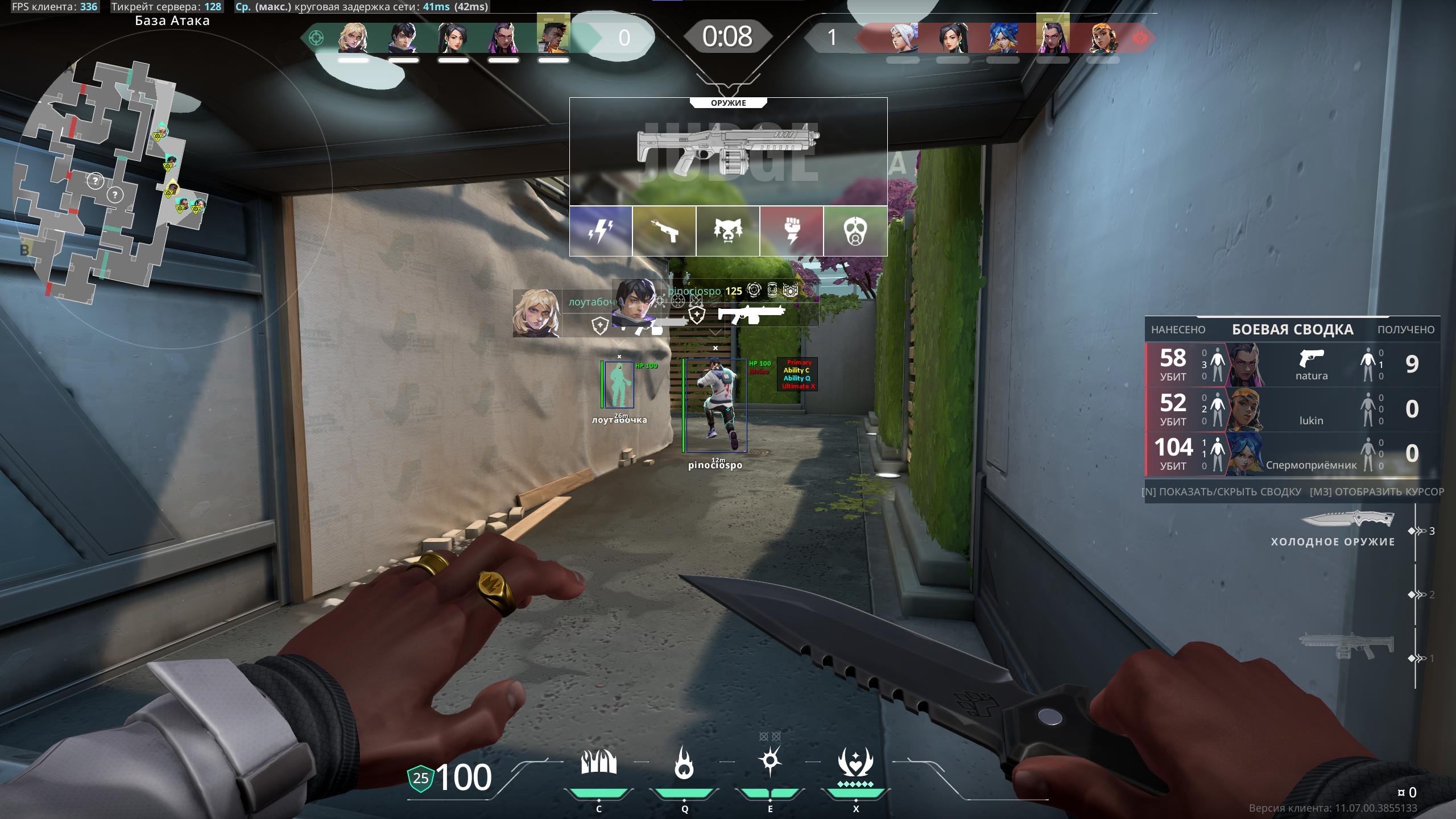Use the Curveball flash ability (E)
This screenshot has width=1456, height=819.
tap(770, 762)
